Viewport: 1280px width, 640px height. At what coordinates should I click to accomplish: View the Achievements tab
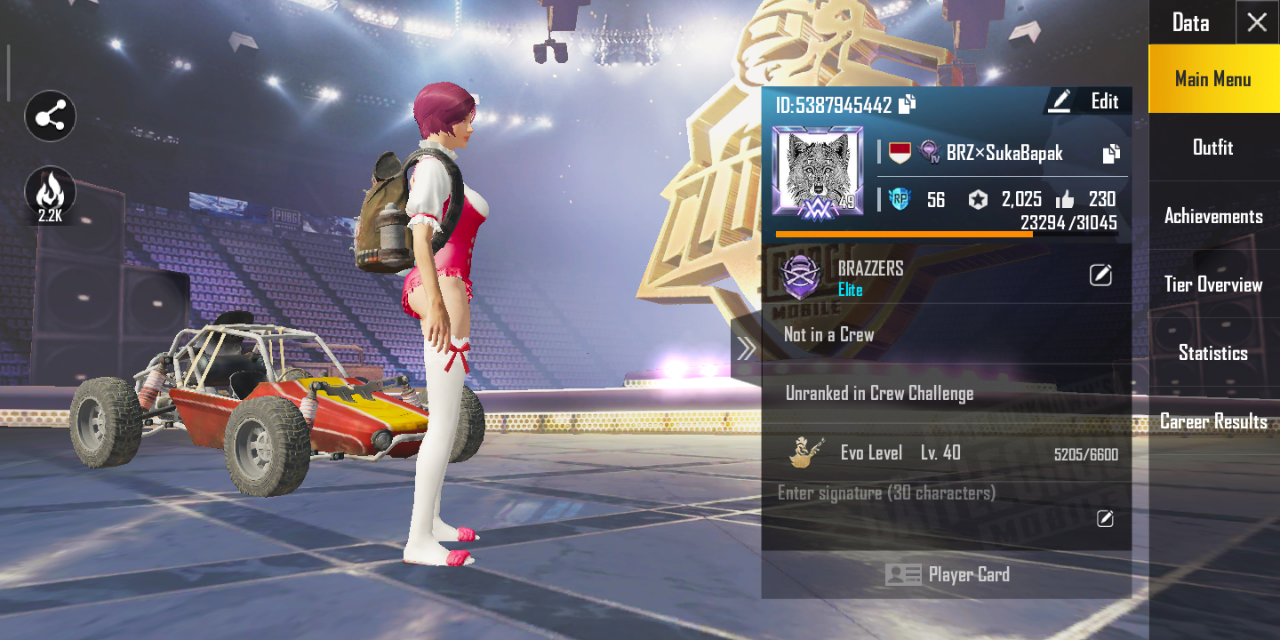click(x=1213, y=216)
